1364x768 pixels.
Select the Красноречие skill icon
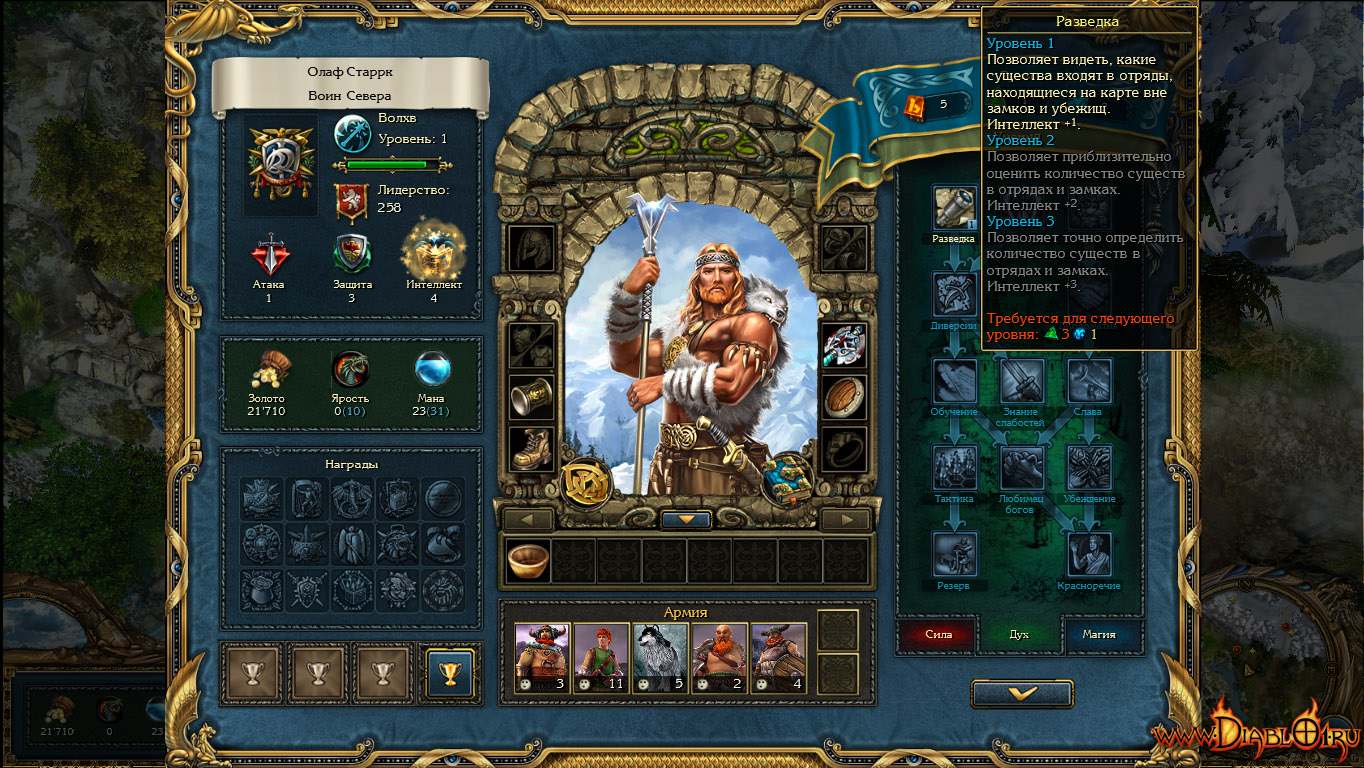[x=1089, y=554]
